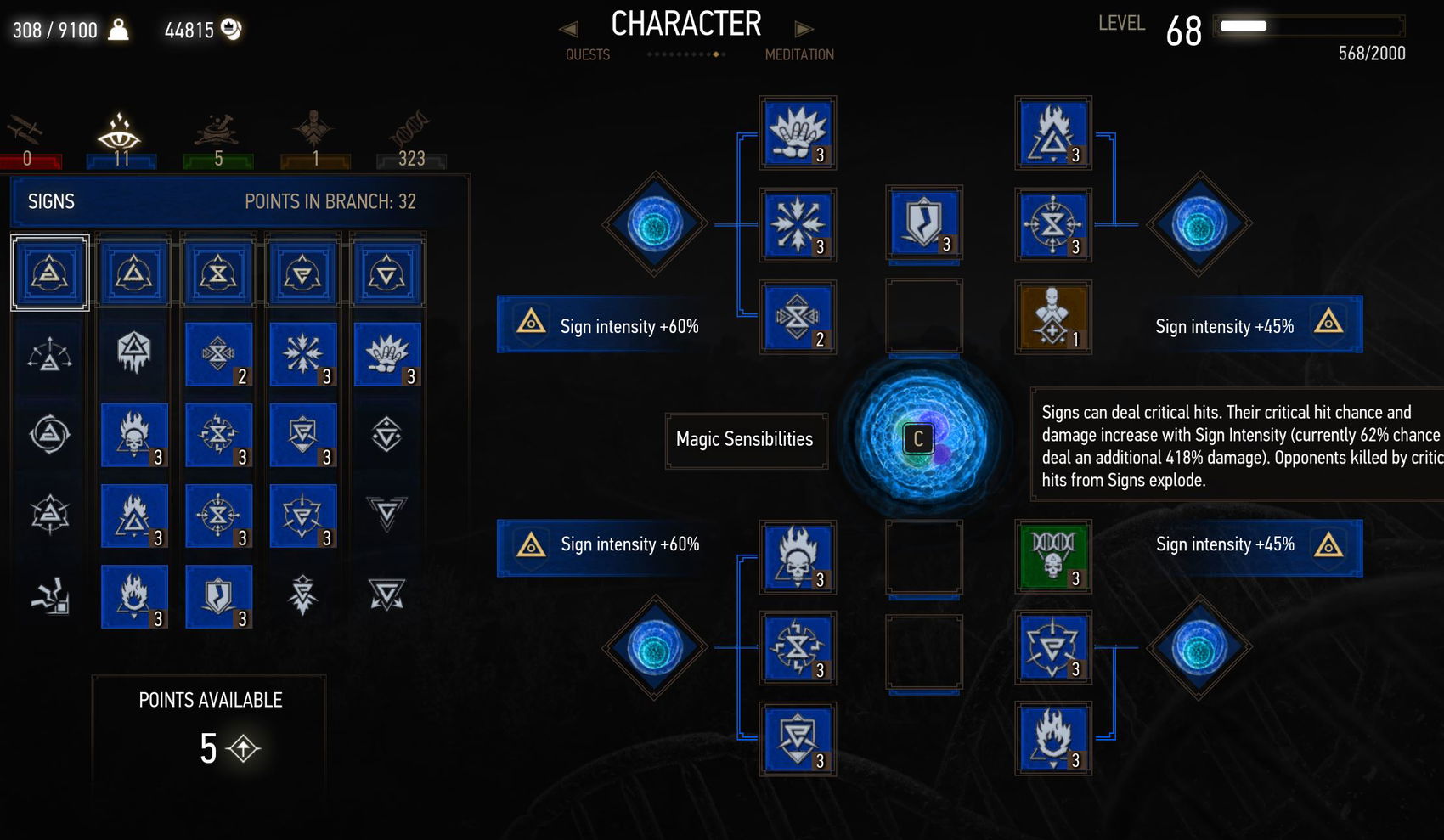
Task: Select the highlighted skill in top-left grid corner
Action: (x=49, y=272)
